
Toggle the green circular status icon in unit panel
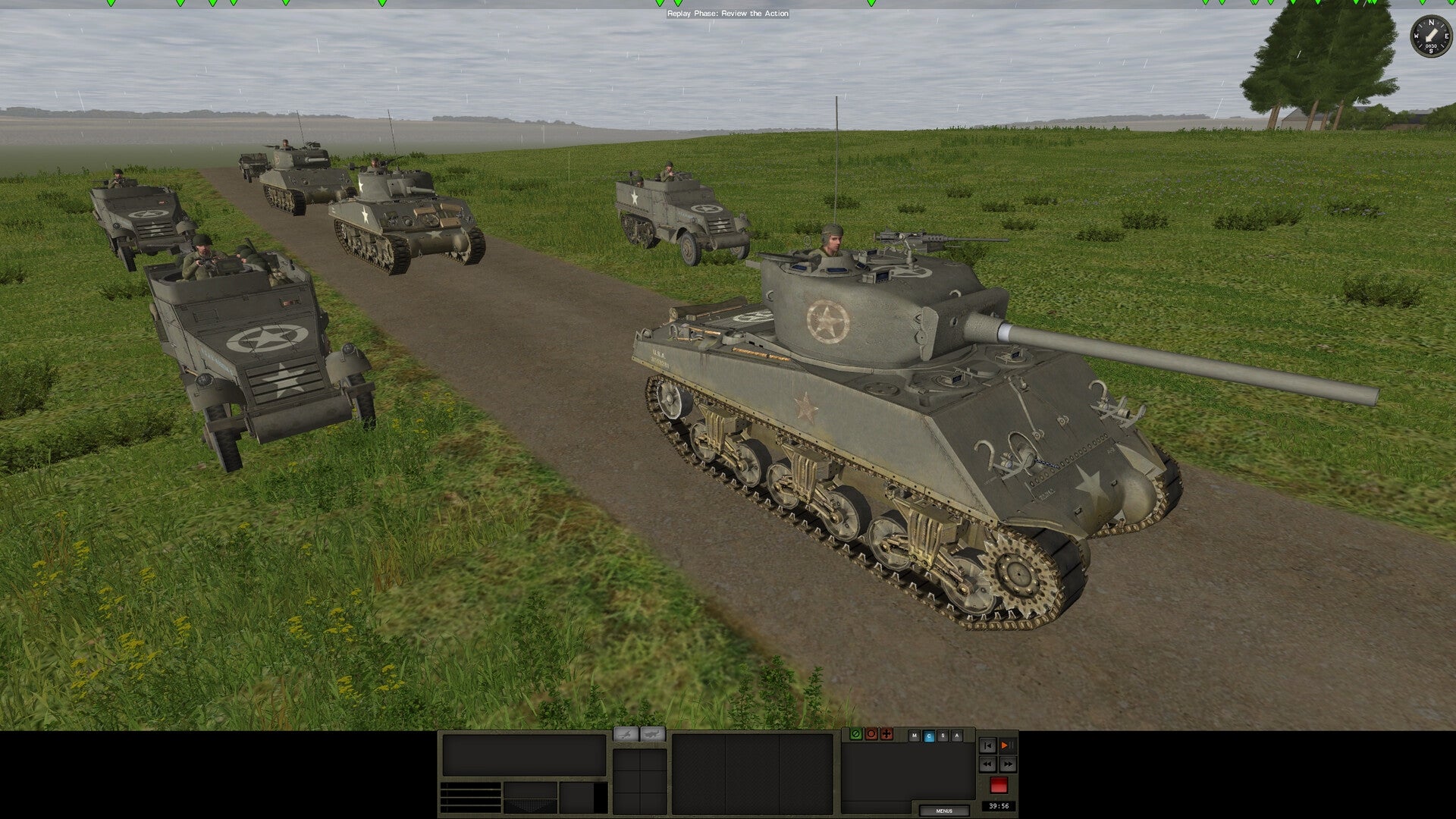click(856, 734)
